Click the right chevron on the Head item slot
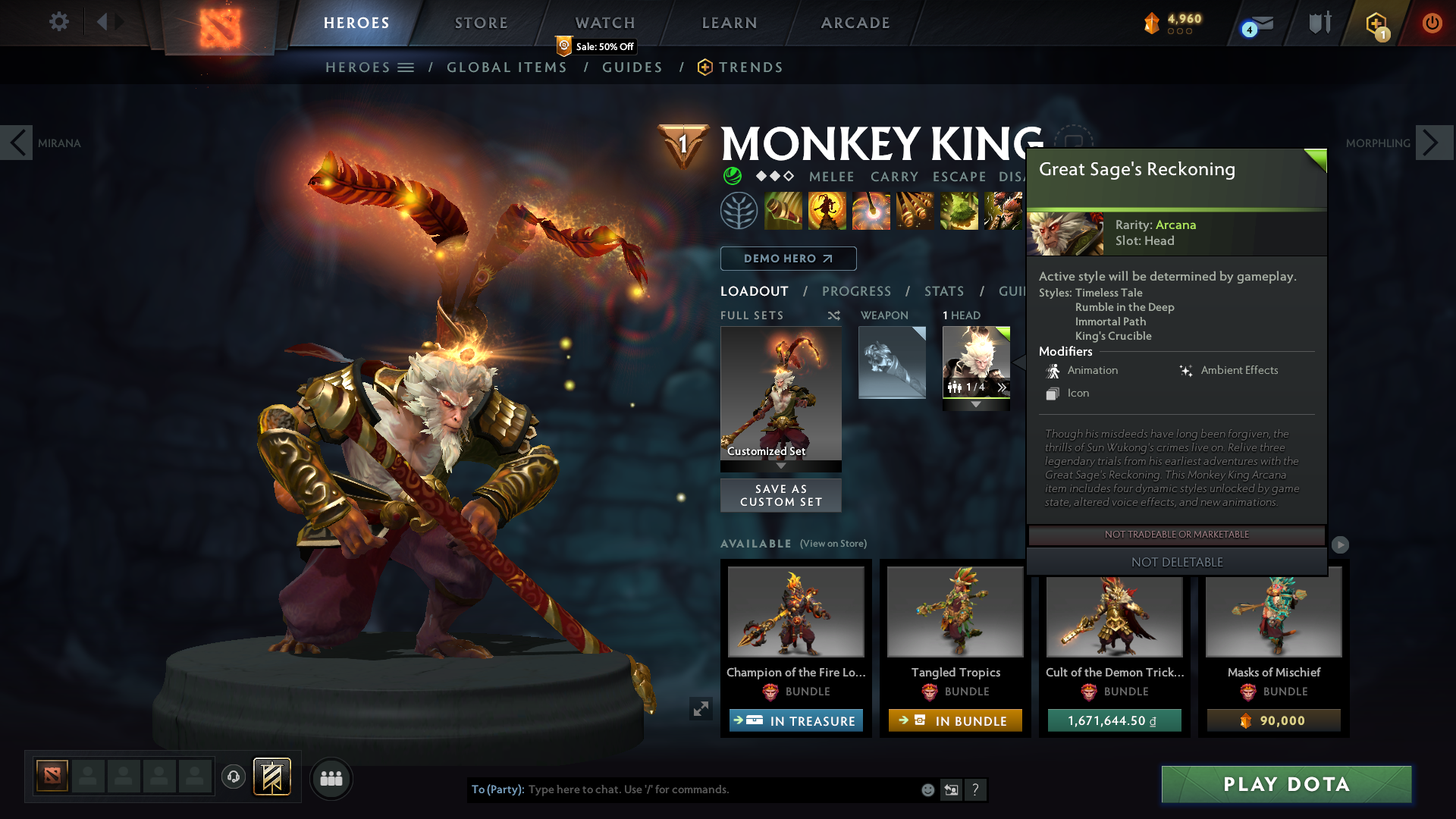 pyautogui.click(x=1003, y=388)
